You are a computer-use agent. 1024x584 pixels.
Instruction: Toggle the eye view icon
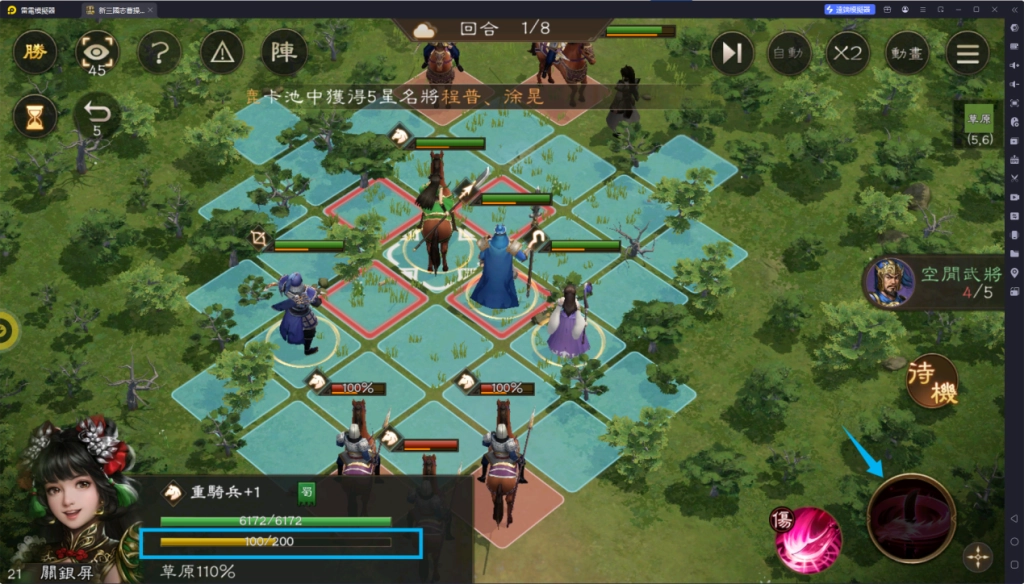pyautogui.click(x=97, y=52)
